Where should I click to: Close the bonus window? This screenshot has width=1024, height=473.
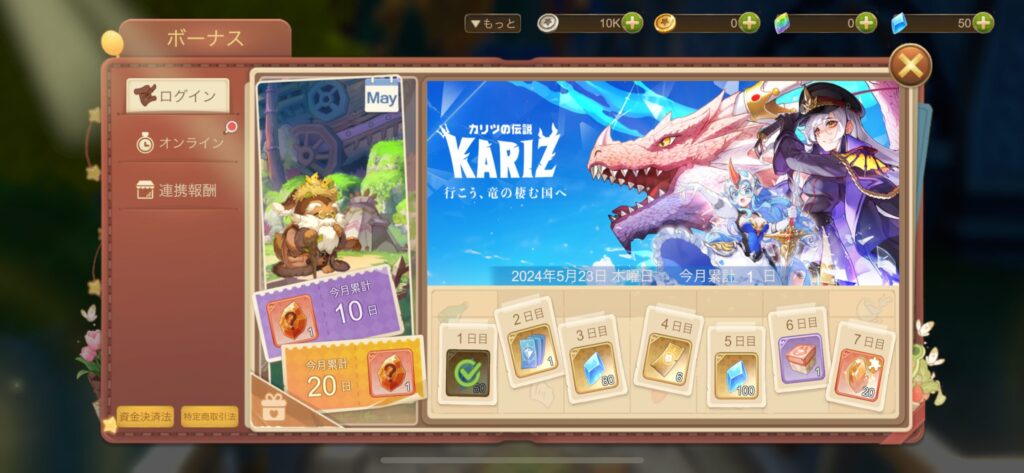click(910, 67)
